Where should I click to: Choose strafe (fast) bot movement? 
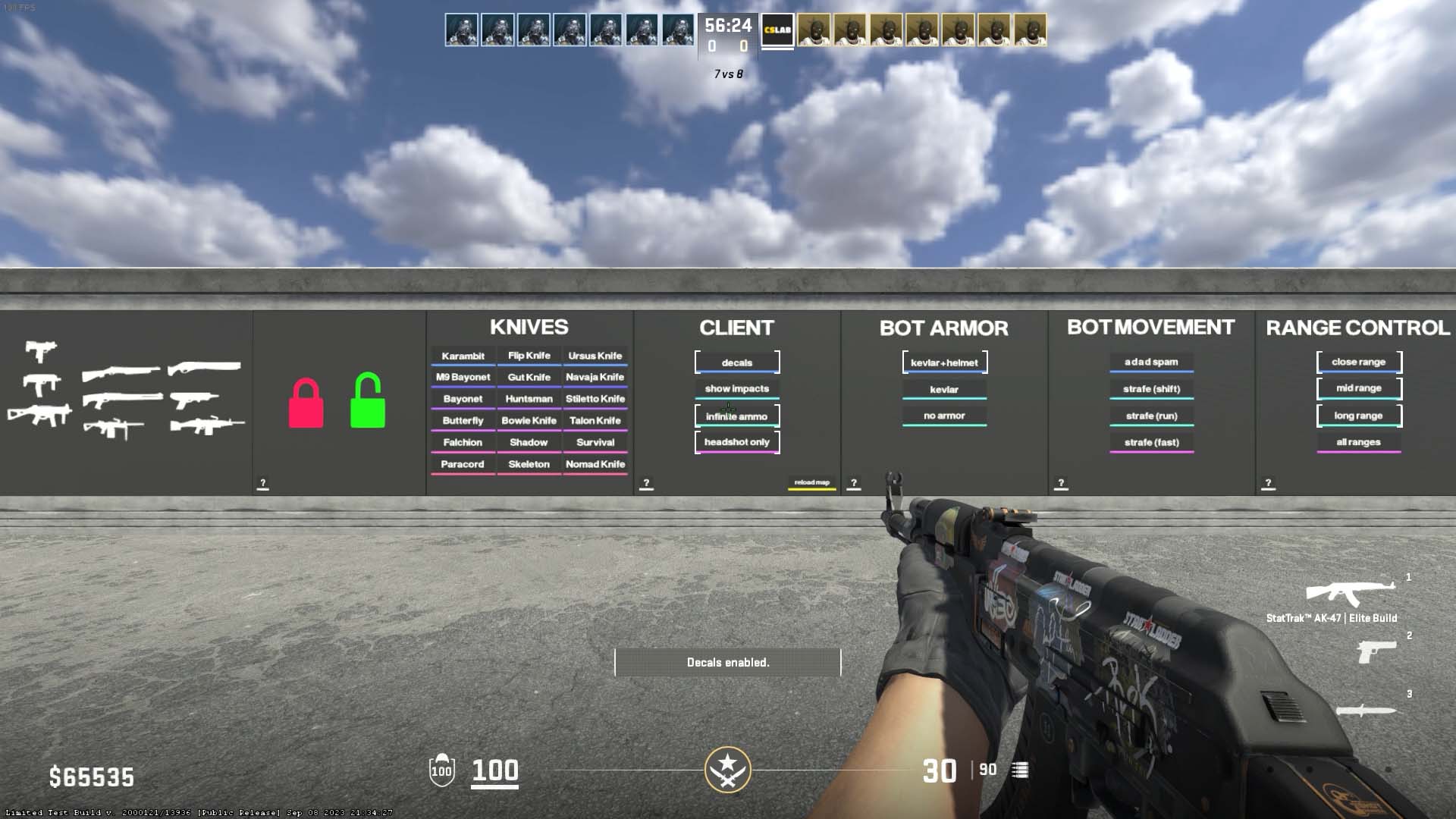[x=1151, y=442]
